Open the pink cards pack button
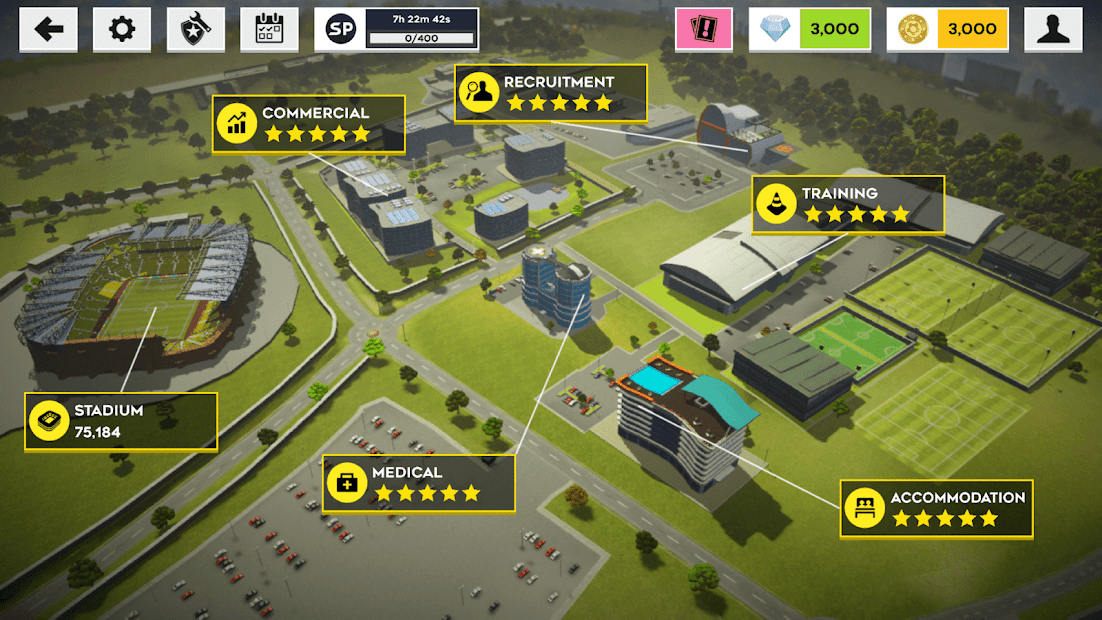Viewport: 1102px width, 620px height. pyautogui.click(x=703, y=29)
